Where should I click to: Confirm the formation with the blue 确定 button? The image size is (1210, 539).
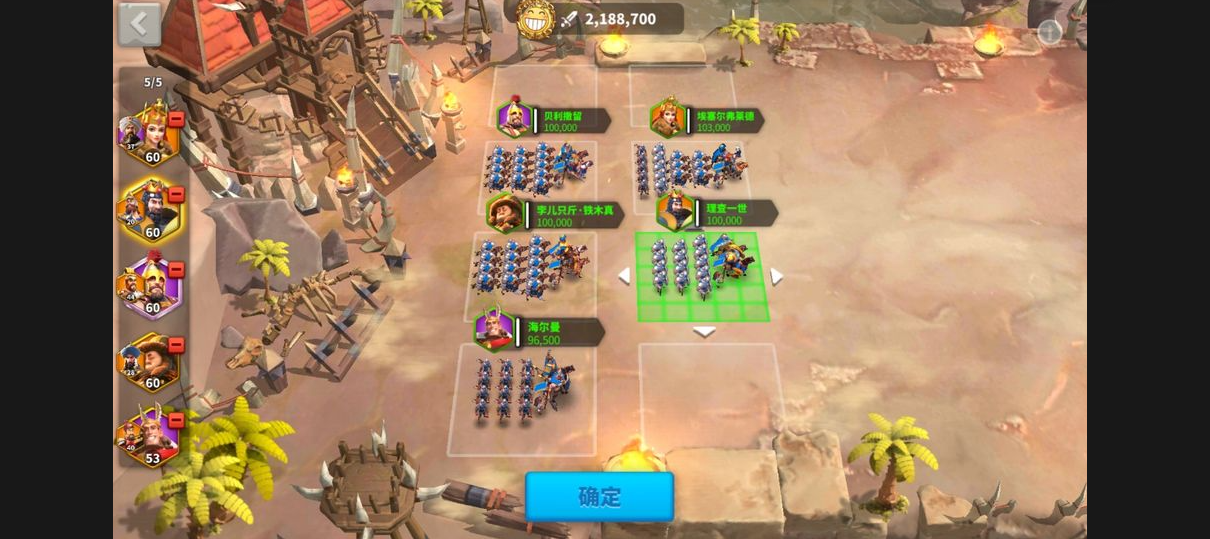pyautogui.click(x=599, y=497)
